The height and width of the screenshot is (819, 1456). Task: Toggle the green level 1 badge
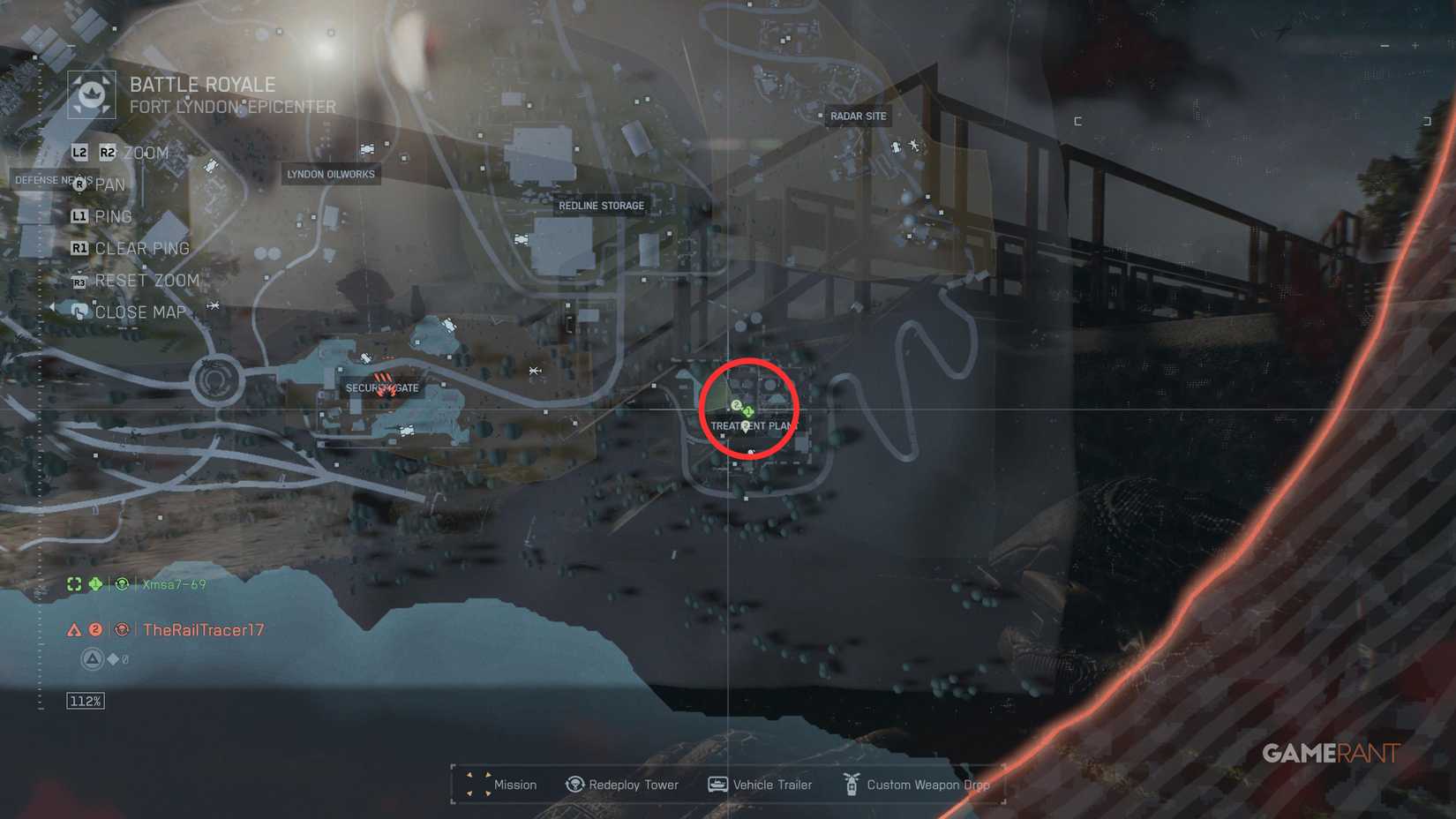click(95, 583)
